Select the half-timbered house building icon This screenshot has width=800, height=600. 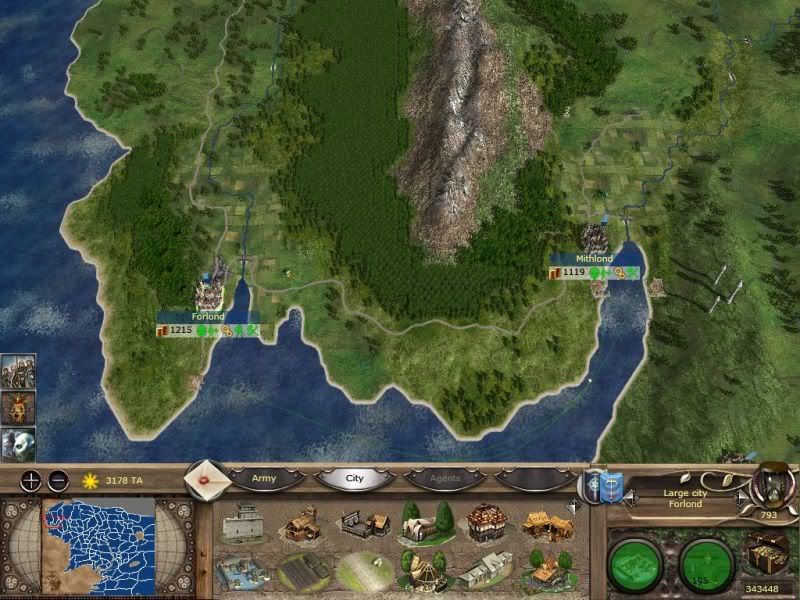point(484,521)
